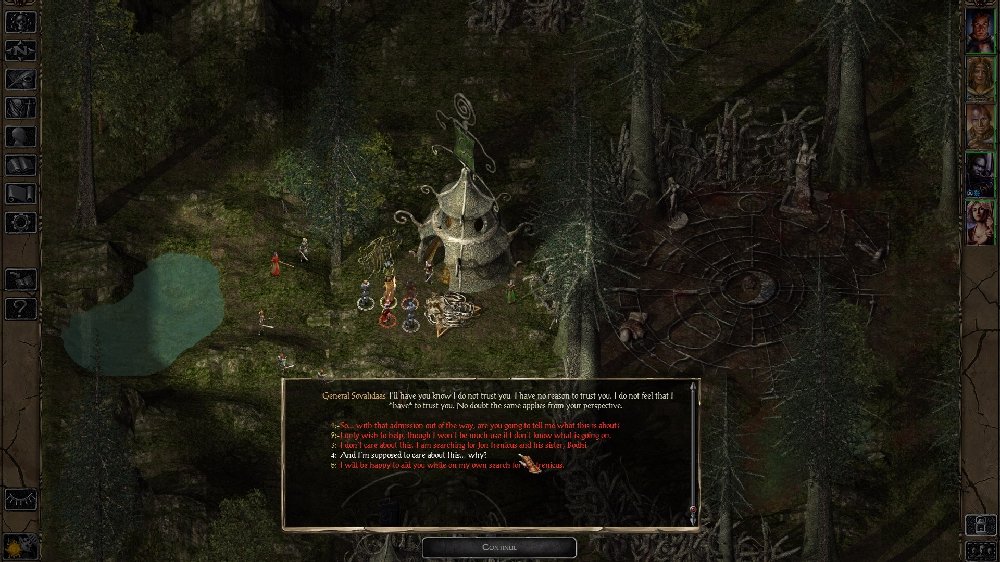Viewport: 1000px width, 562px height.
Task: Open the journal with the quill icon
Action: click(x=20, y=78)
